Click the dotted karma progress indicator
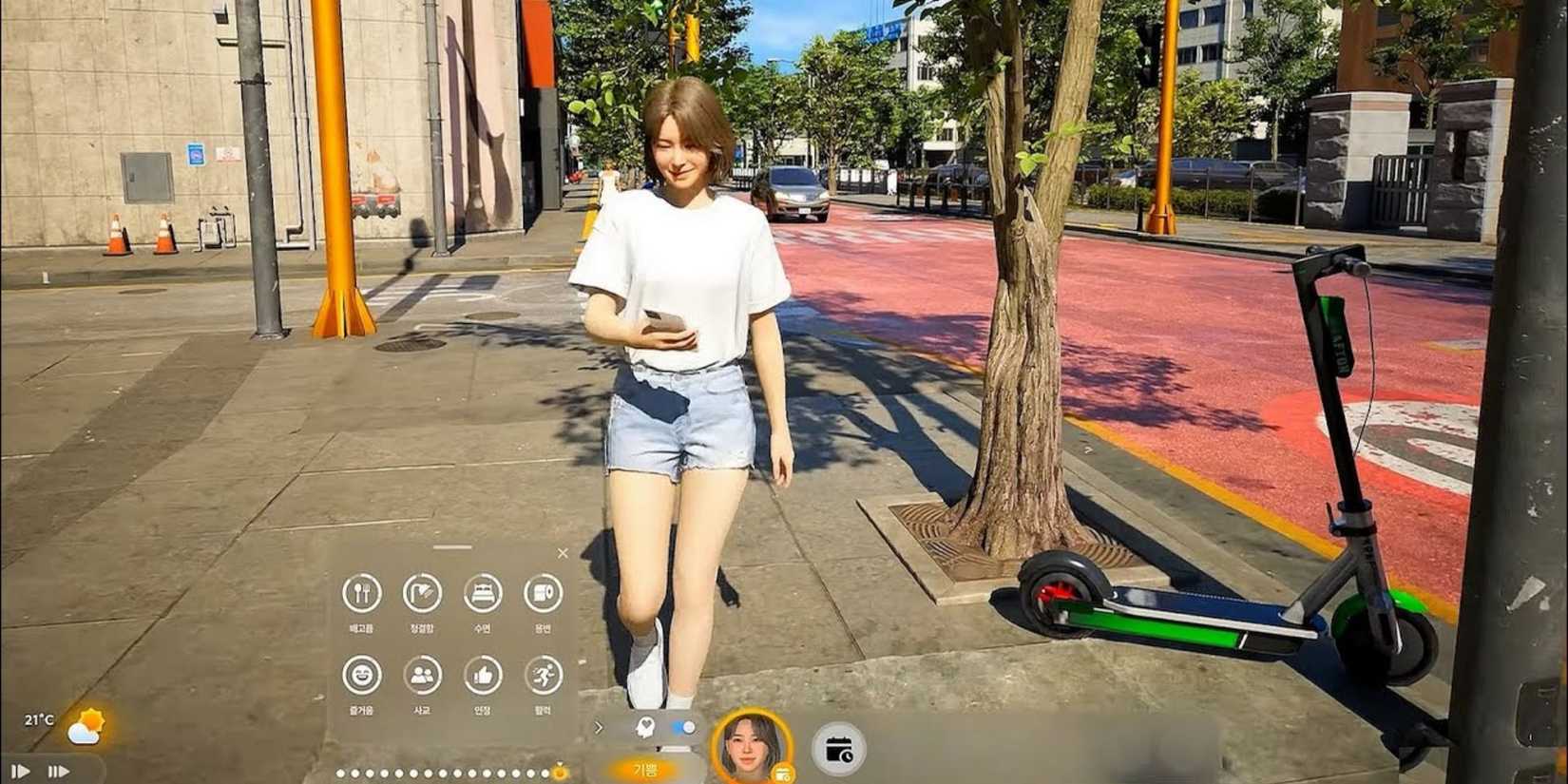This screenshot has width=1568, height=784. click(x=447, y=772)
